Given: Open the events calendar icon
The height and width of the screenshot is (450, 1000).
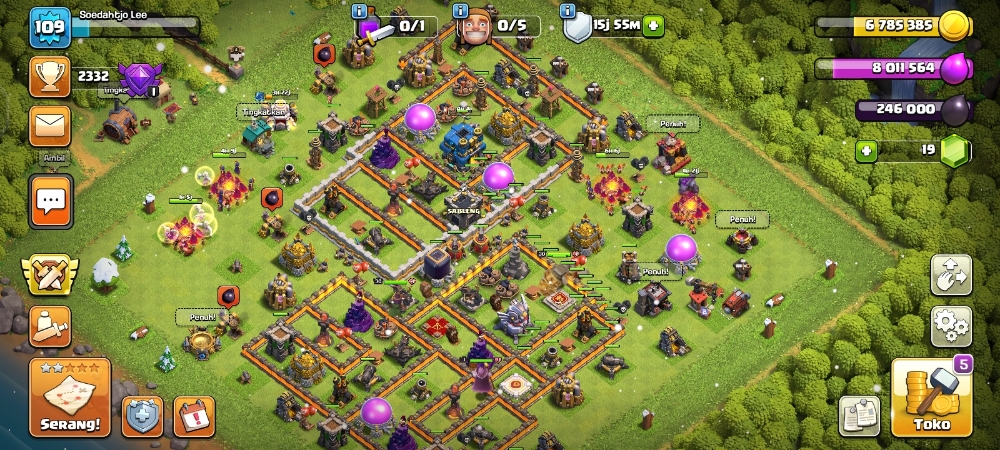Looking at the screenshot, I should point(194,416).
